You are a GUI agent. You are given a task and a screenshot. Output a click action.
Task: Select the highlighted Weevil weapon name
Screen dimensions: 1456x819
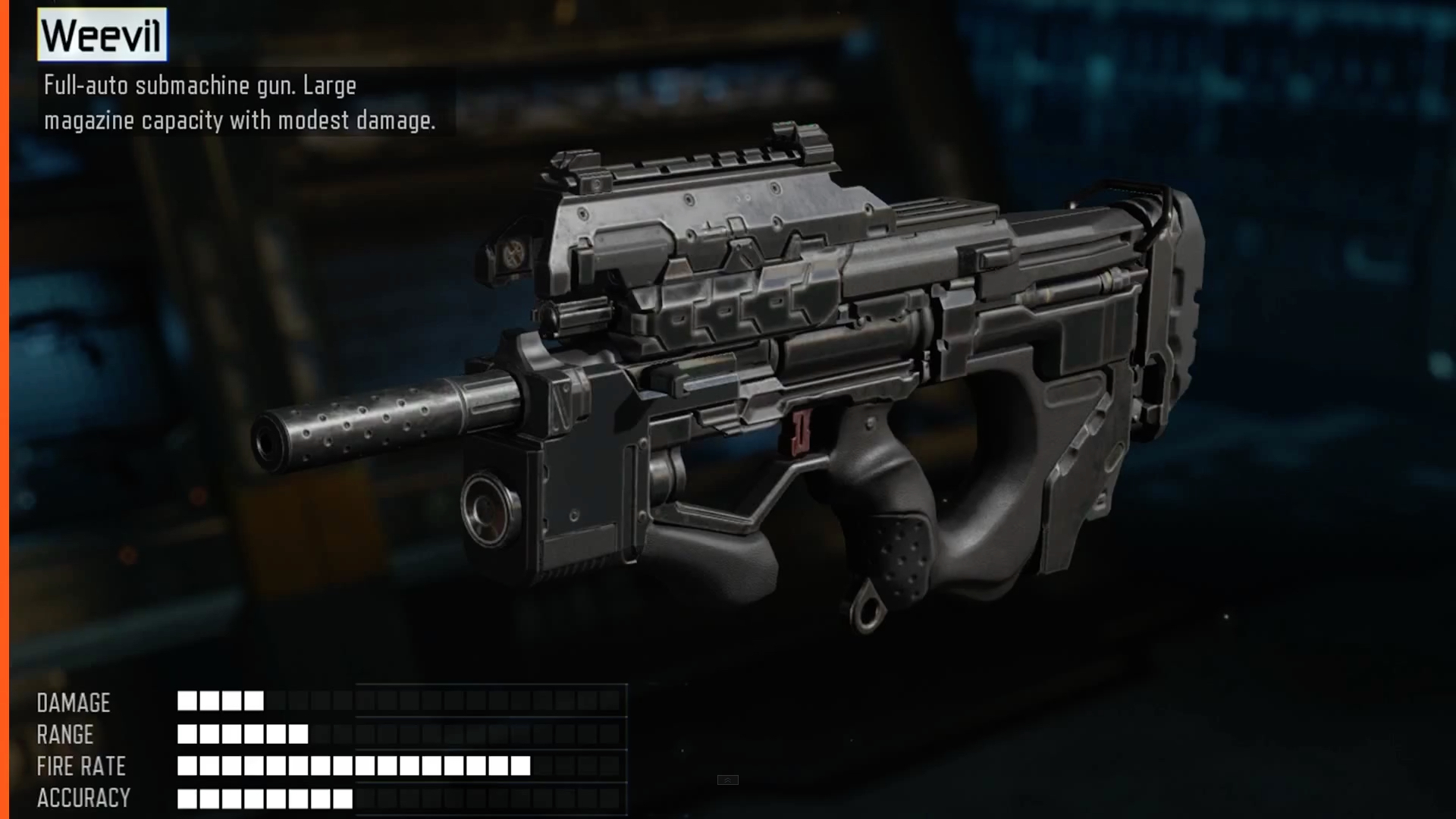[102, 35]
